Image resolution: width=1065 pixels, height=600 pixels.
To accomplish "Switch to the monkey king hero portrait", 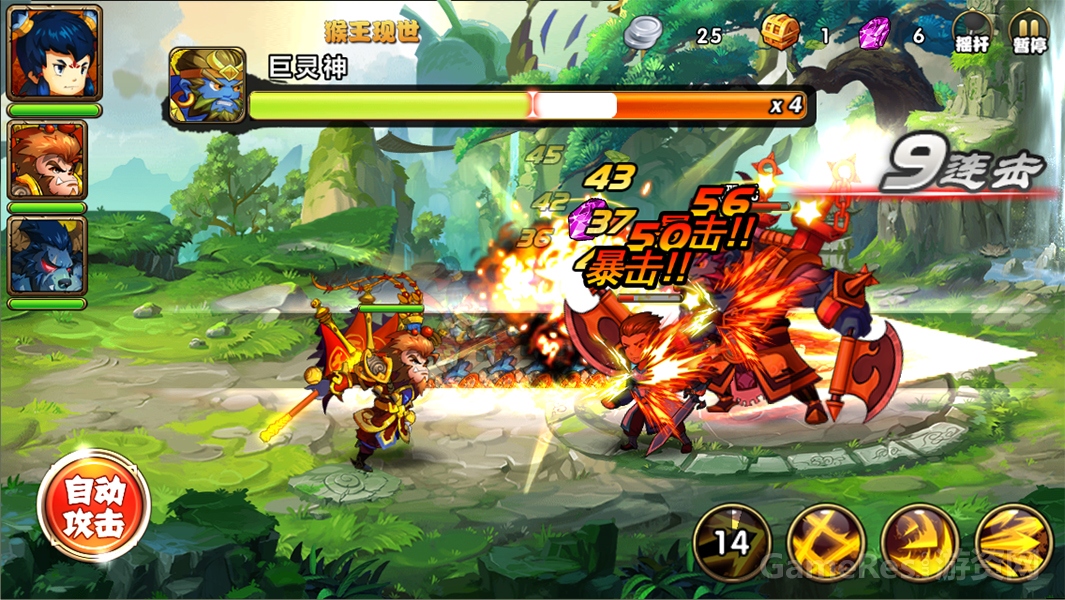I will (x=48, y=160).
